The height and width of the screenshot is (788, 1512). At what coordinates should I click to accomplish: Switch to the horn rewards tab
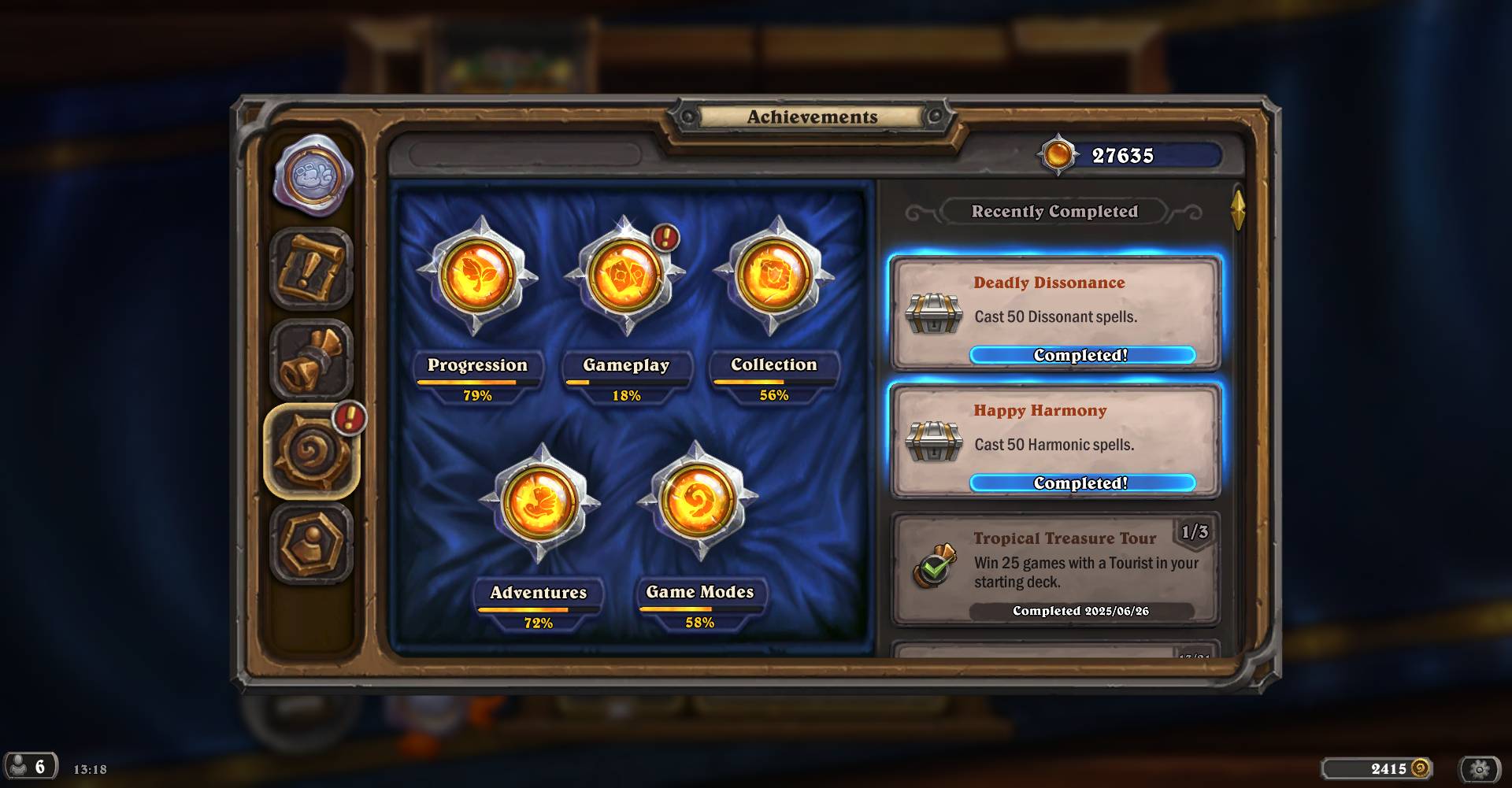(312, 361)
